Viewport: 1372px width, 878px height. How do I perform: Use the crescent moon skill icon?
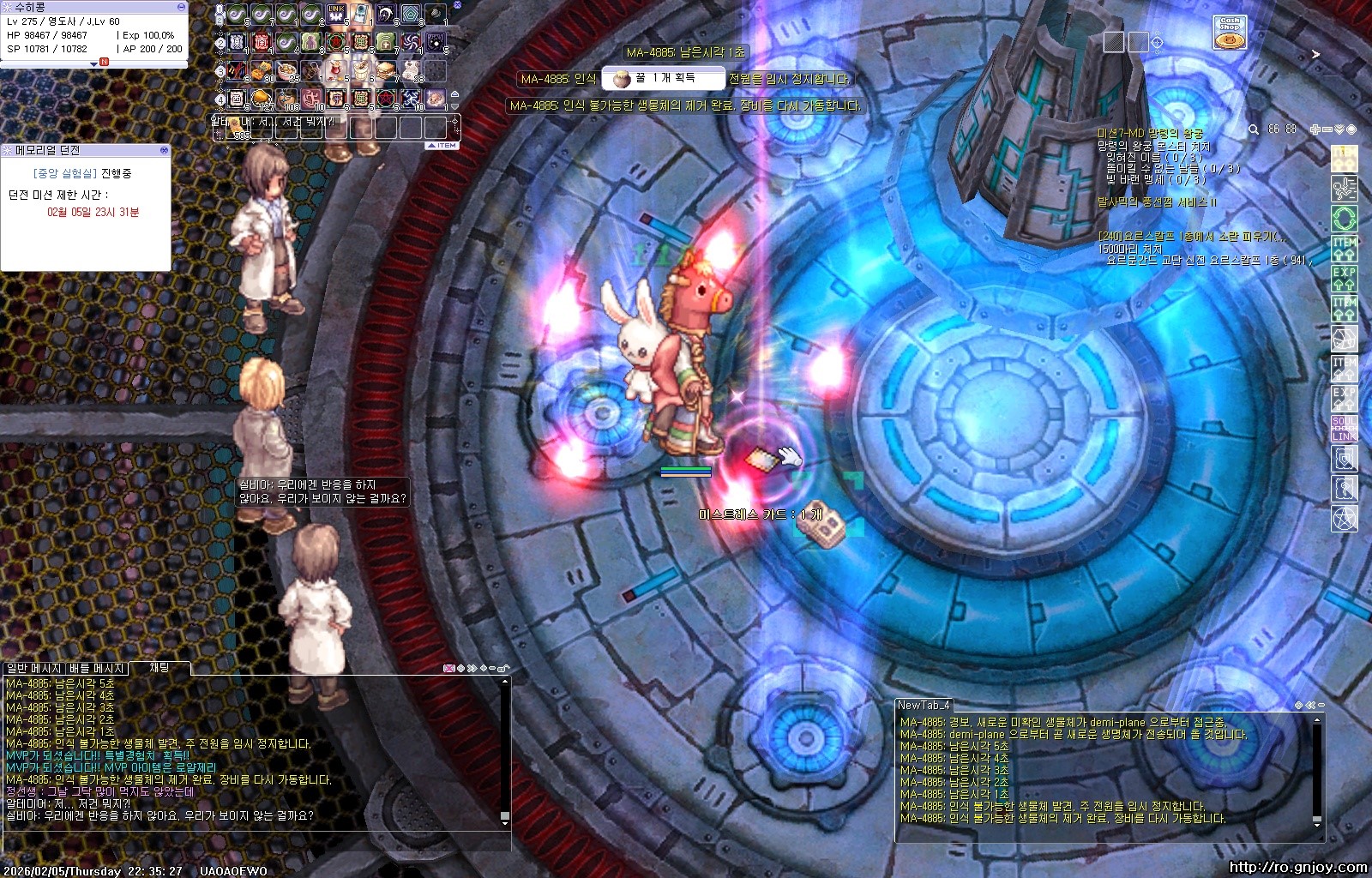coord(386,15)
